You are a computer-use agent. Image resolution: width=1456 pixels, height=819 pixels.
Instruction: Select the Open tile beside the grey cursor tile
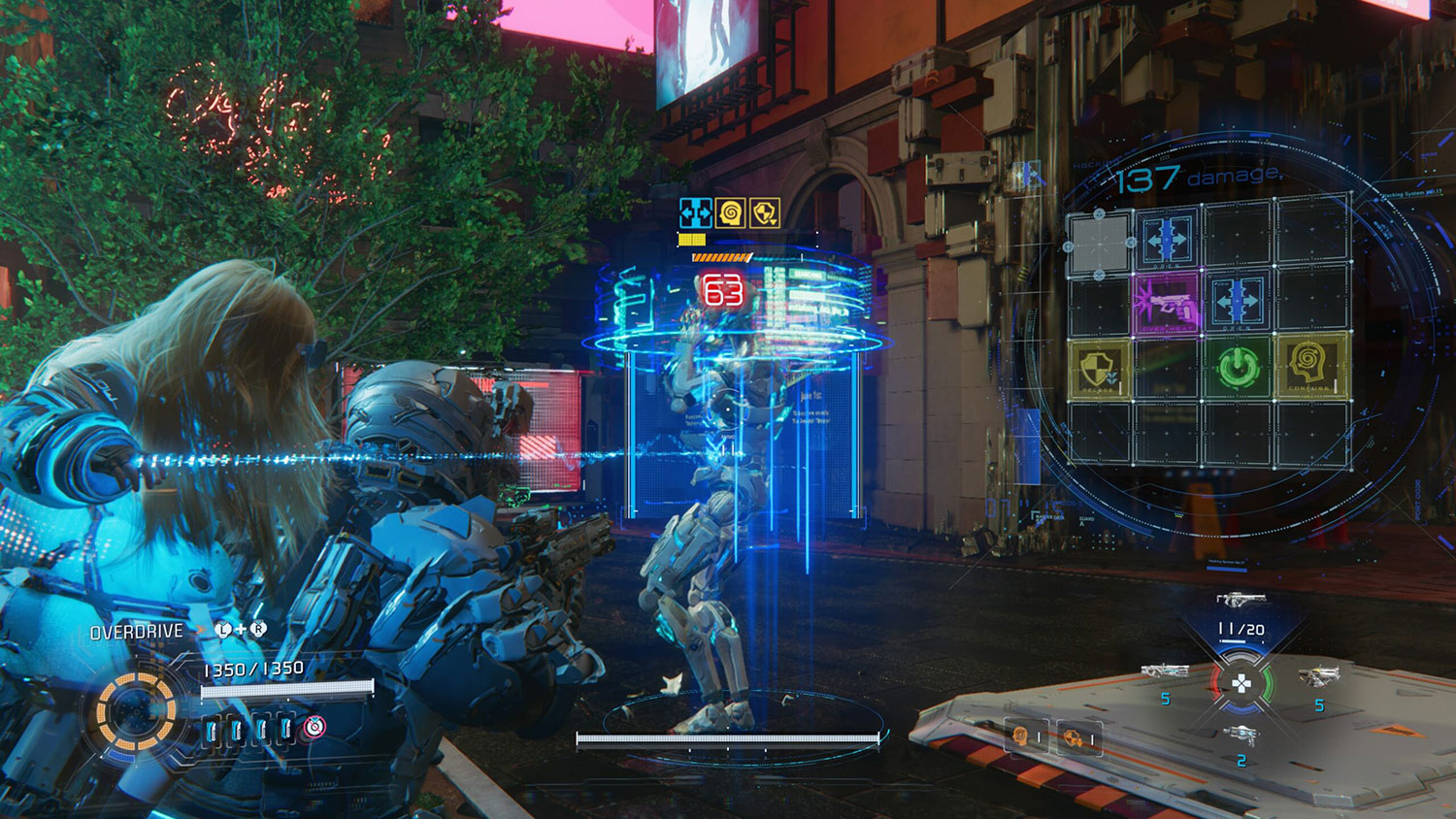(x=1166, y=240)
